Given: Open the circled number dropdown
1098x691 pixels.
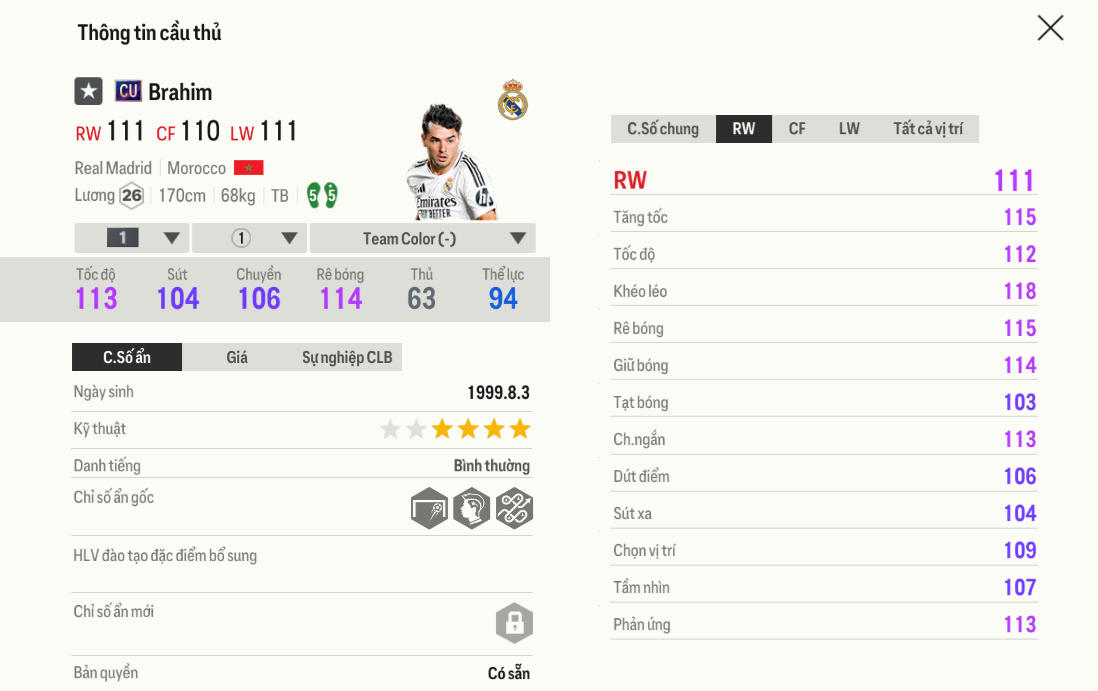Looking at the screenshot, I should 250,238.
